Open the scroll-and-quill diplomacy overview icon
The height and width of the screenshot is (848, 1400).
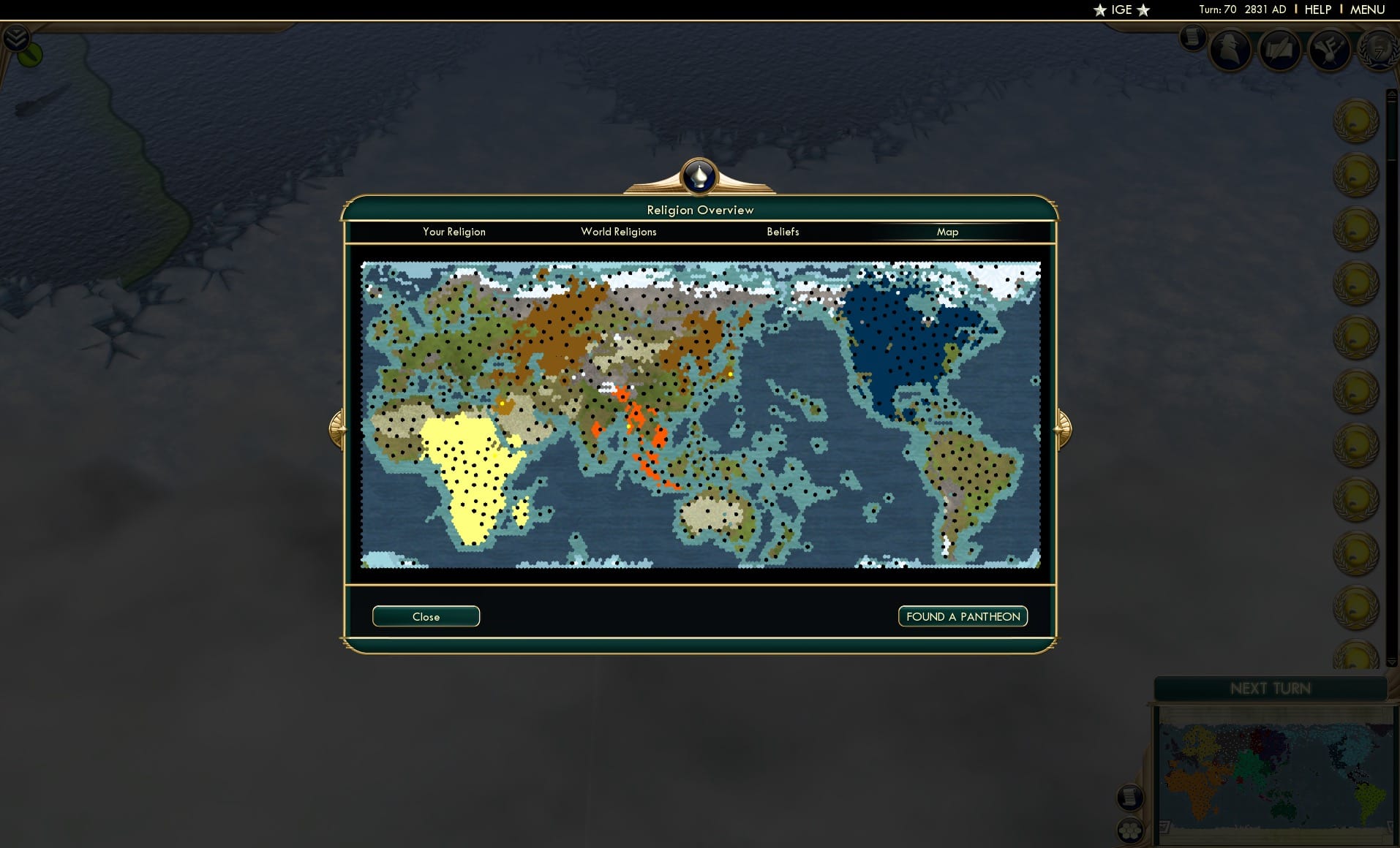[1280, 51]
